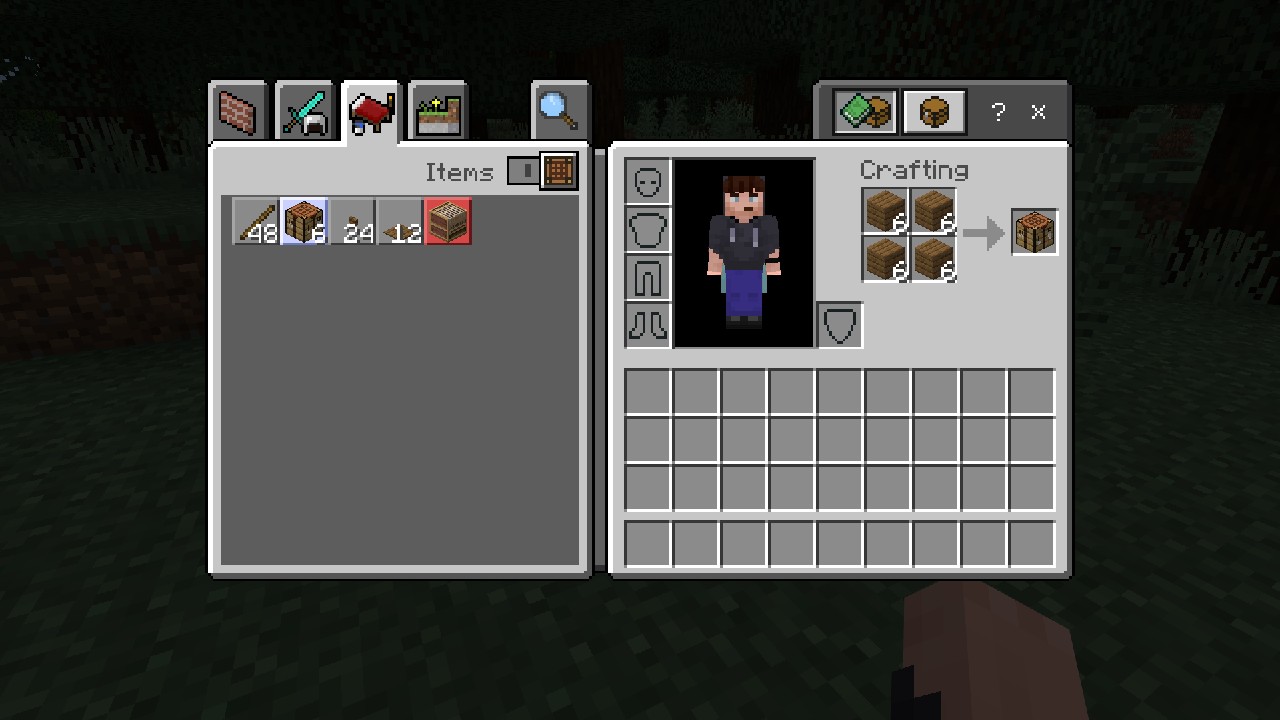The height and width of the screenshot is (720, 1280).
Task: Select the crafting table recipe showing 6
Action: (304, 221)
